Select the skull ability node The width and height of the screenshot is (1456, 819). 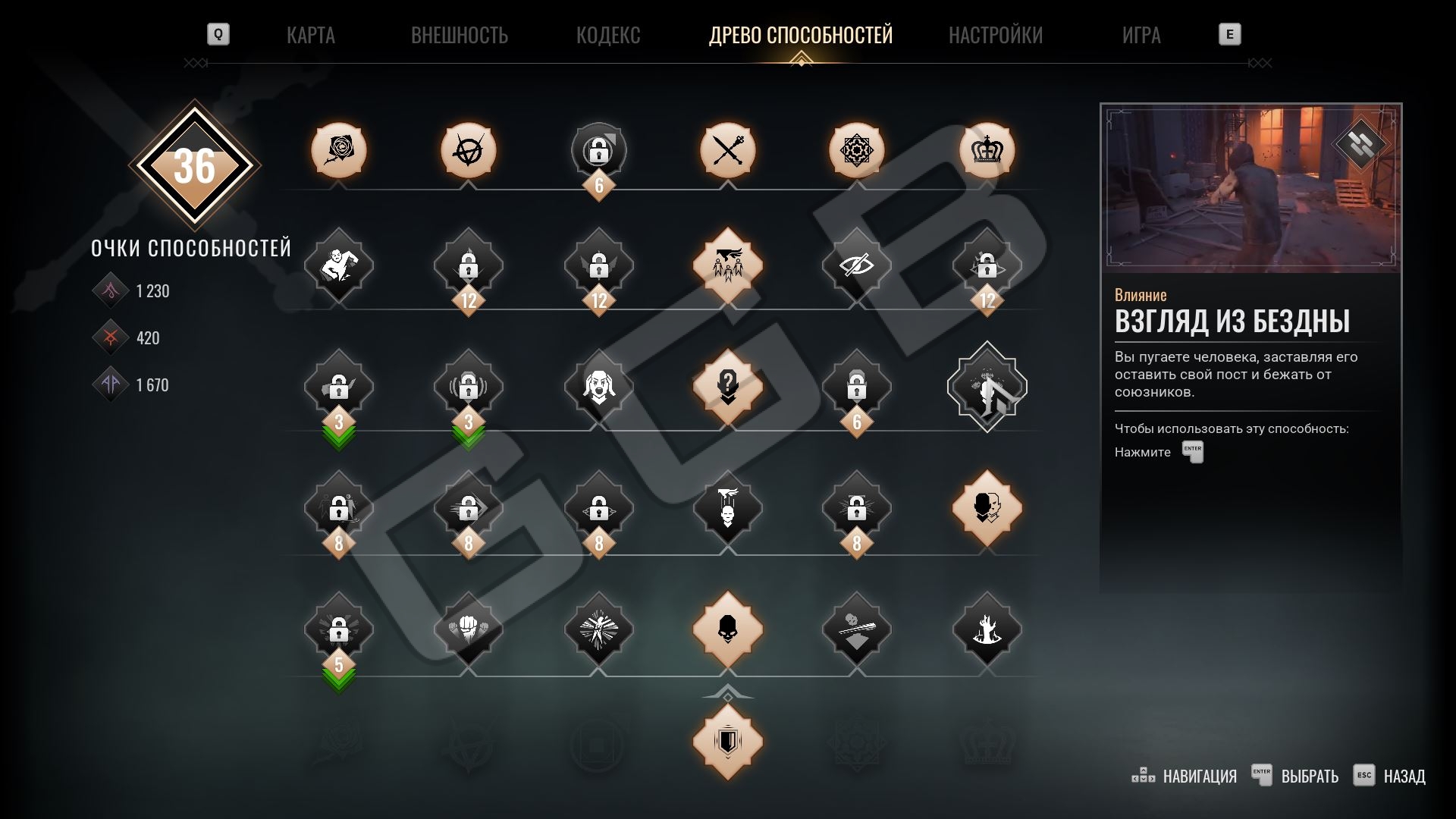(728, 629)
